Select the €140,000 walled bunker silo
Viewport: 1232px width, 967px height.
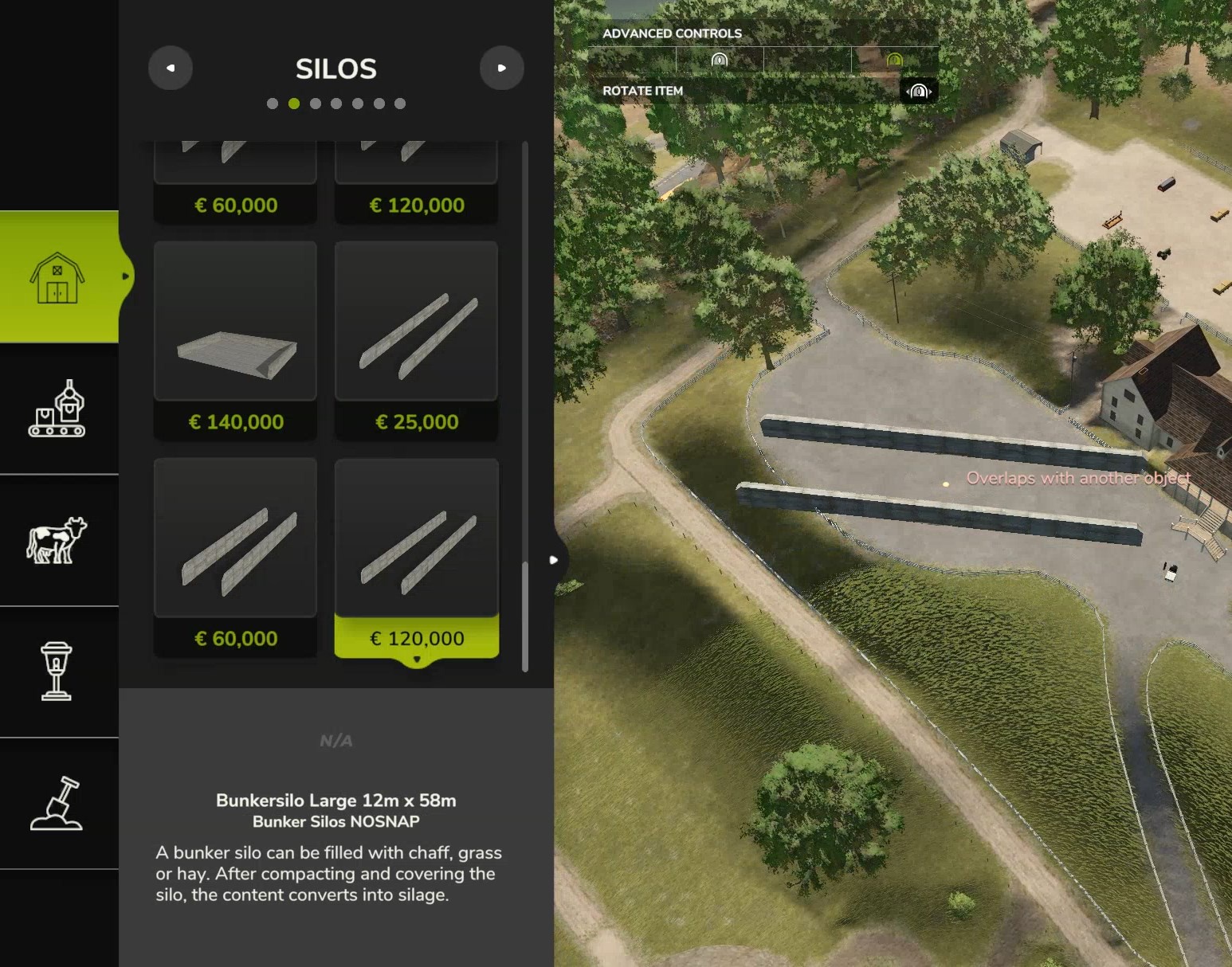(x=235, y=340)
